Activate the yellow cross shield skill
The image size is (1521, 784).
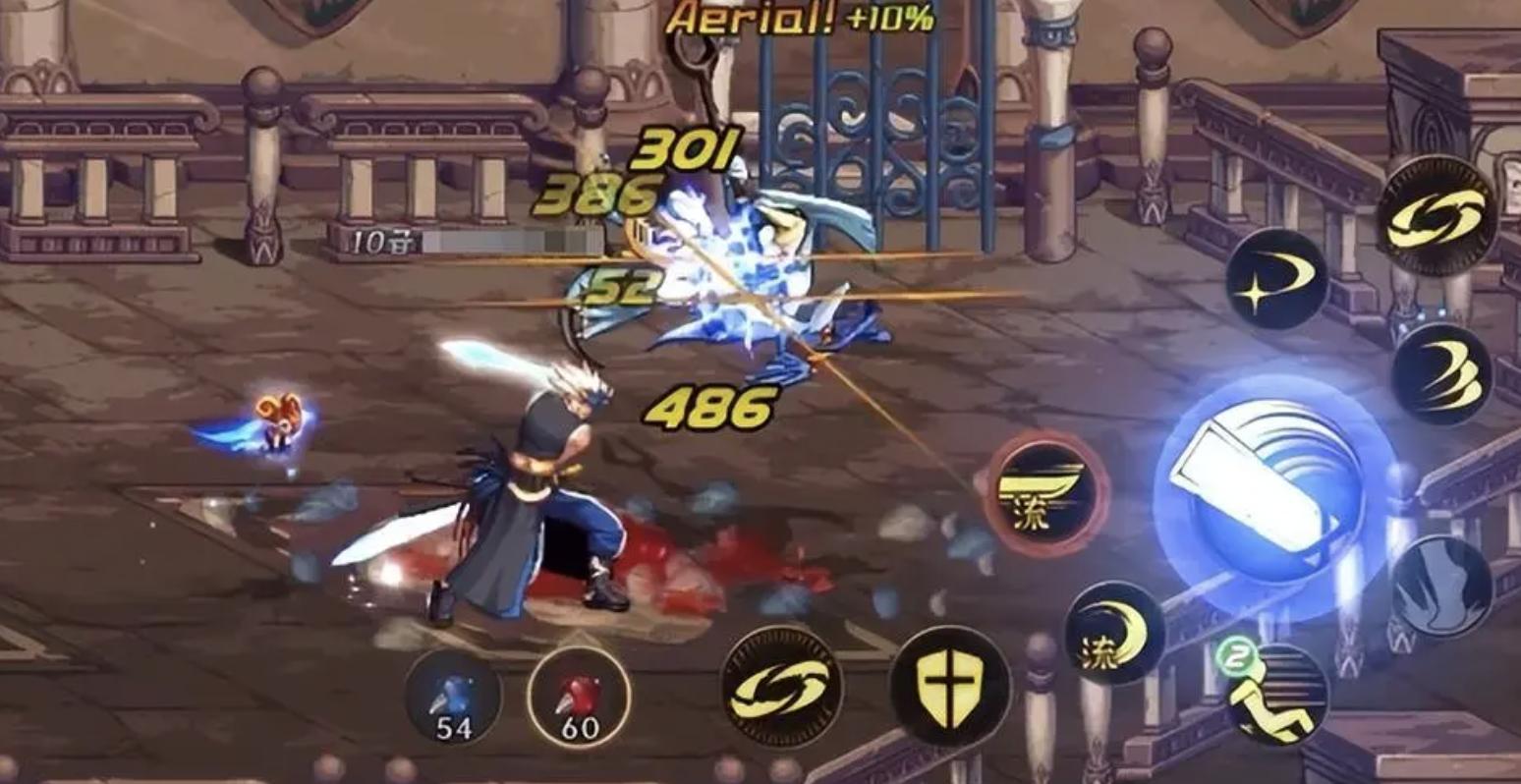point(949,687)
